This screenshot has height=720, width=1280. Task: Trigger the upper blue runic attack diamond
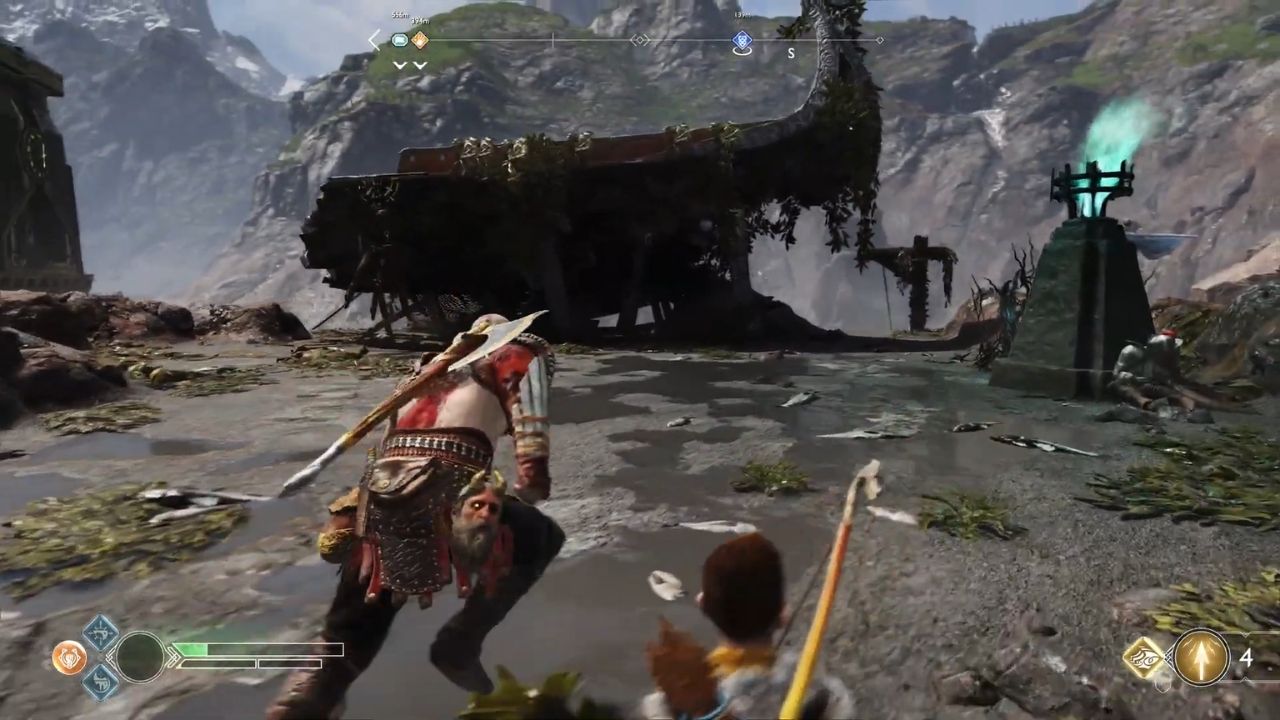[x=100, y=633]
